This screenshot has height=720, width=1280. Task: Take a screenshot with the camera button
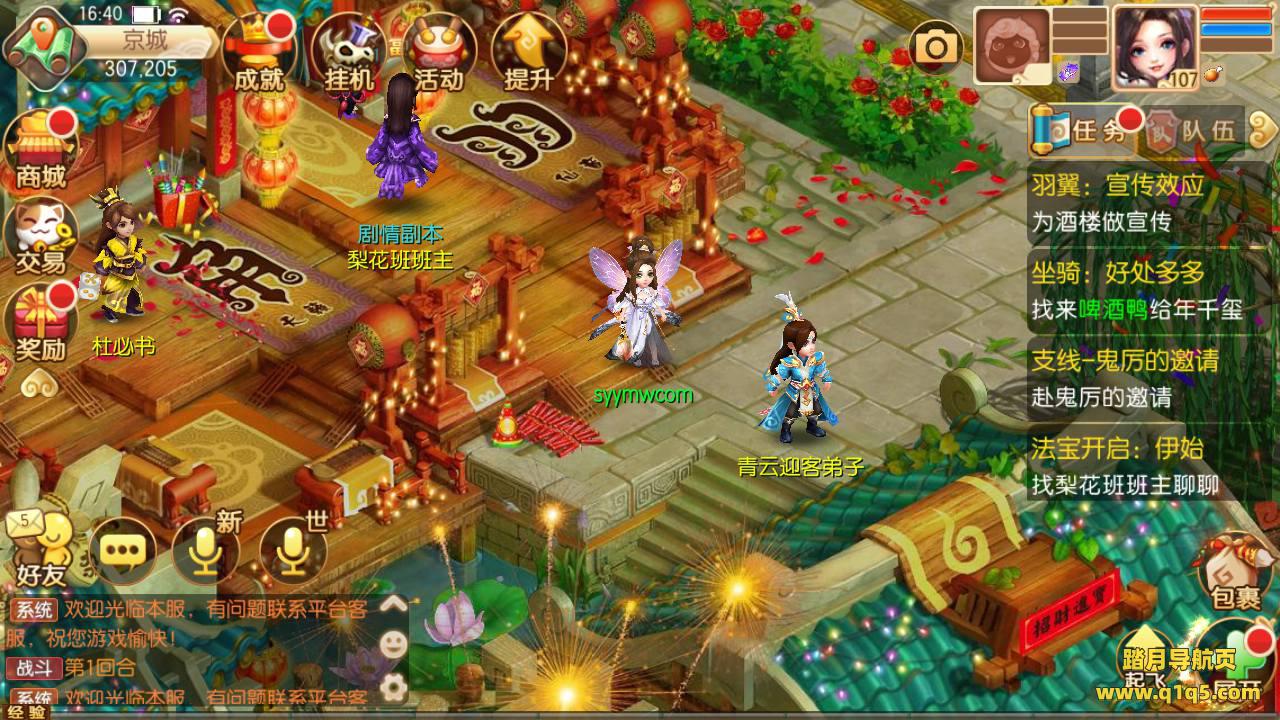936,46
